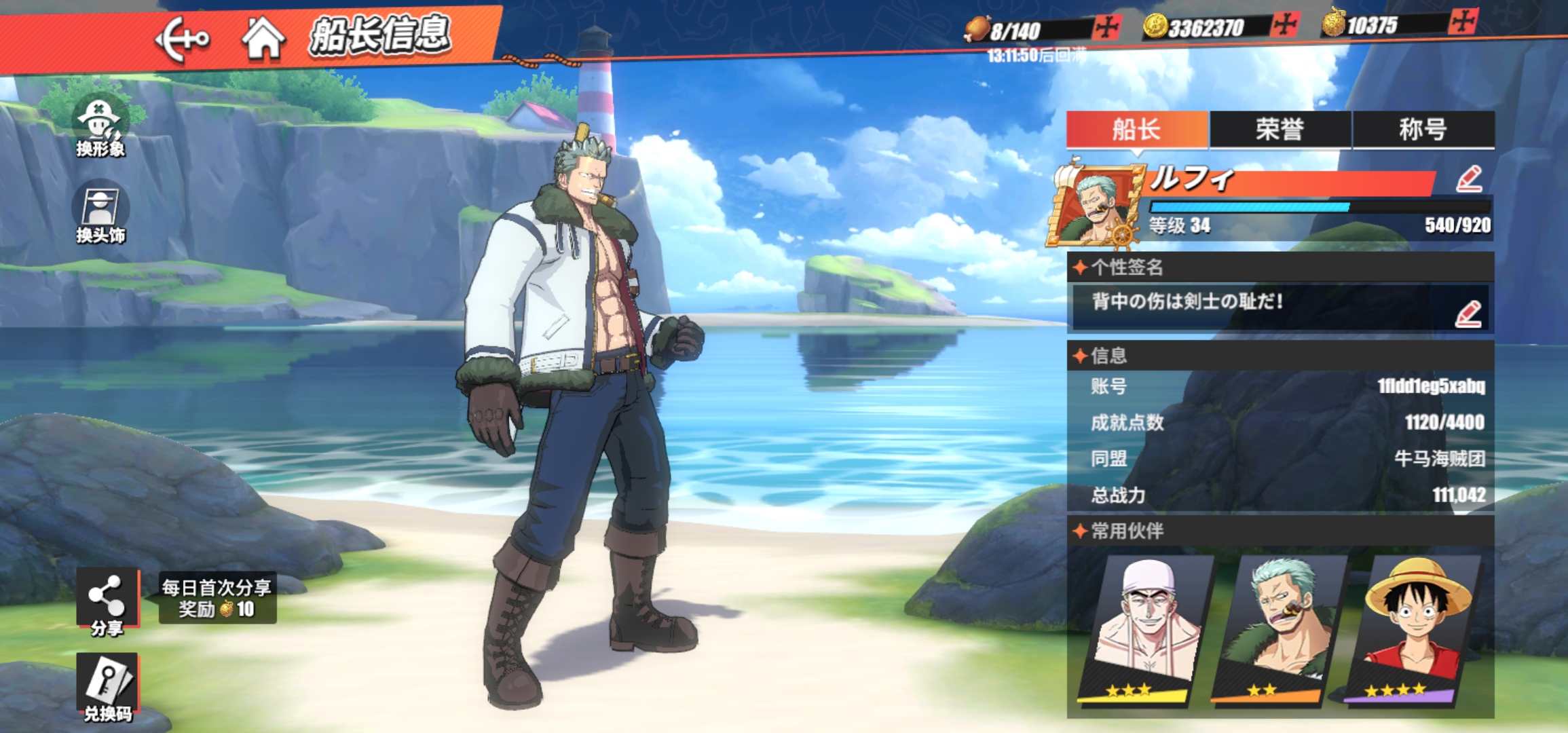Go back with the anchor arrow button
The image size is (1568, 733).
(182, 39)
